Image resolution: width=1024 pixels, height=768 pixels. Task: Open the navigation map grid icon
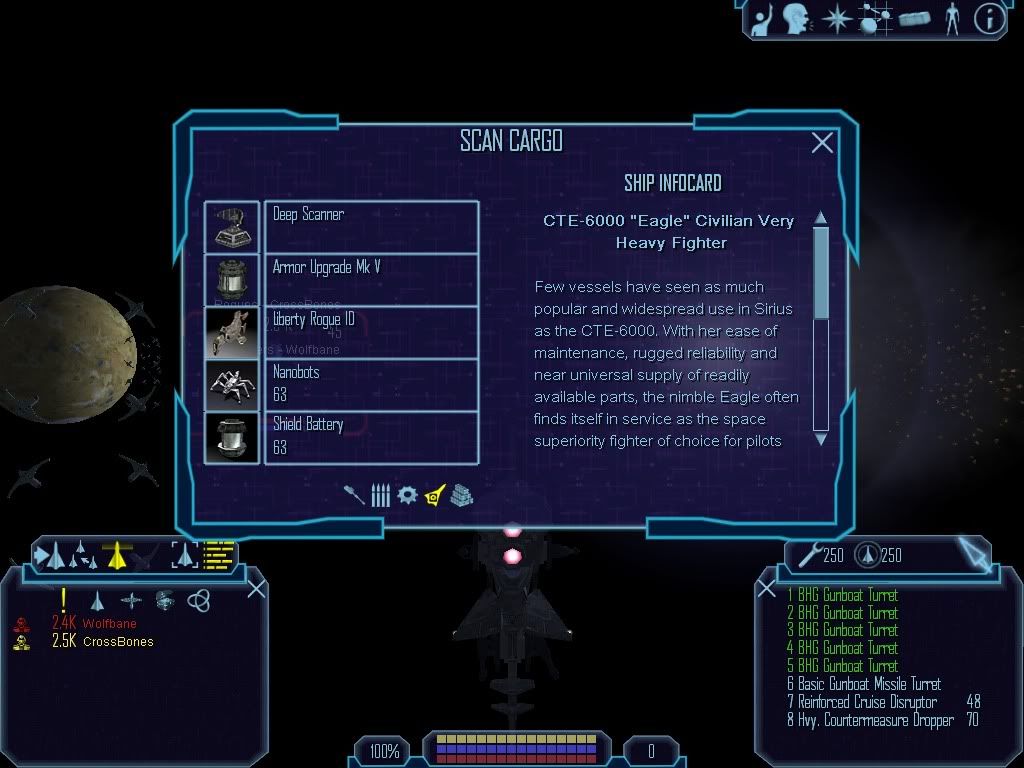pos(874,19)
